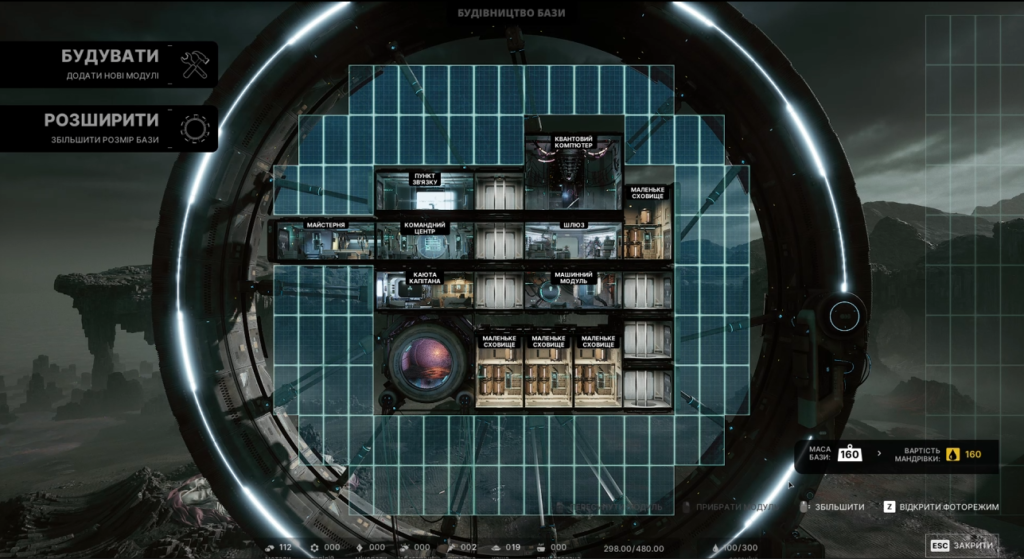Viewport: 1024px width, 559px height.
Task: Pick the Майстерня workshop module
Action: pos(325,240)
